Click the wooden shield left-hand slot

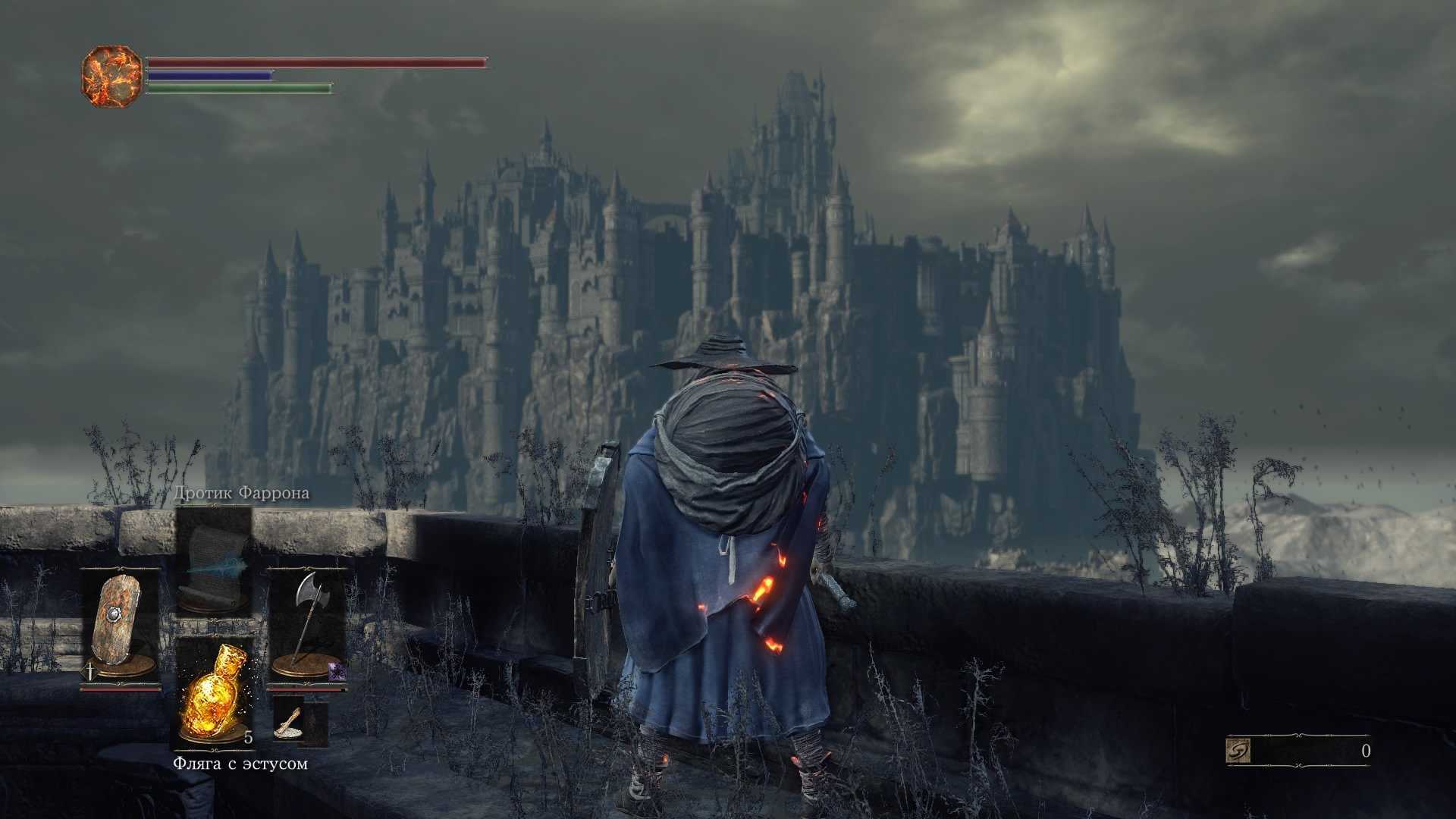pyautogui.click(x=120, y=626)
